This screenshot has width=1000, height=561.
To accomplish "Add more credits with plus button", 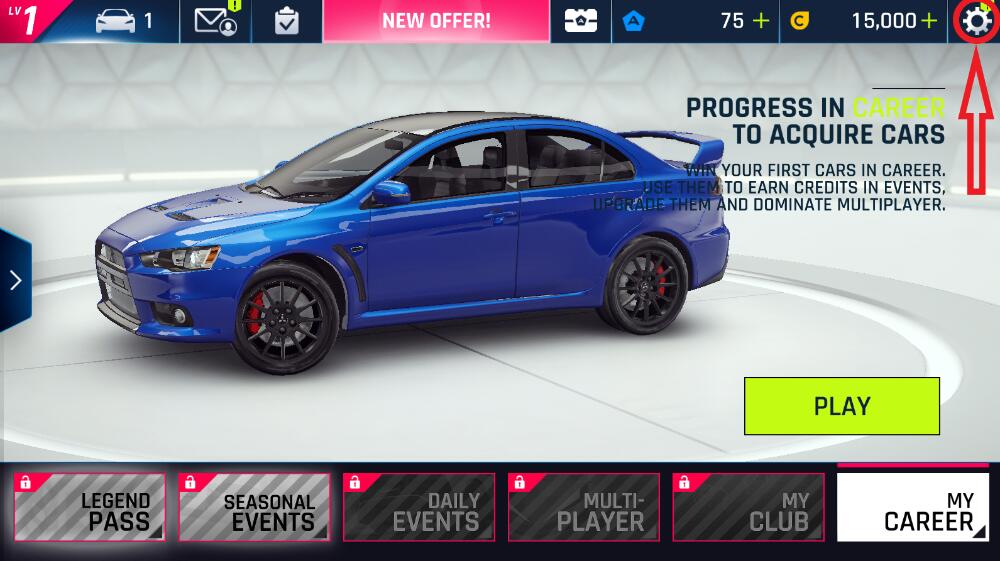I will pos(929,21).
